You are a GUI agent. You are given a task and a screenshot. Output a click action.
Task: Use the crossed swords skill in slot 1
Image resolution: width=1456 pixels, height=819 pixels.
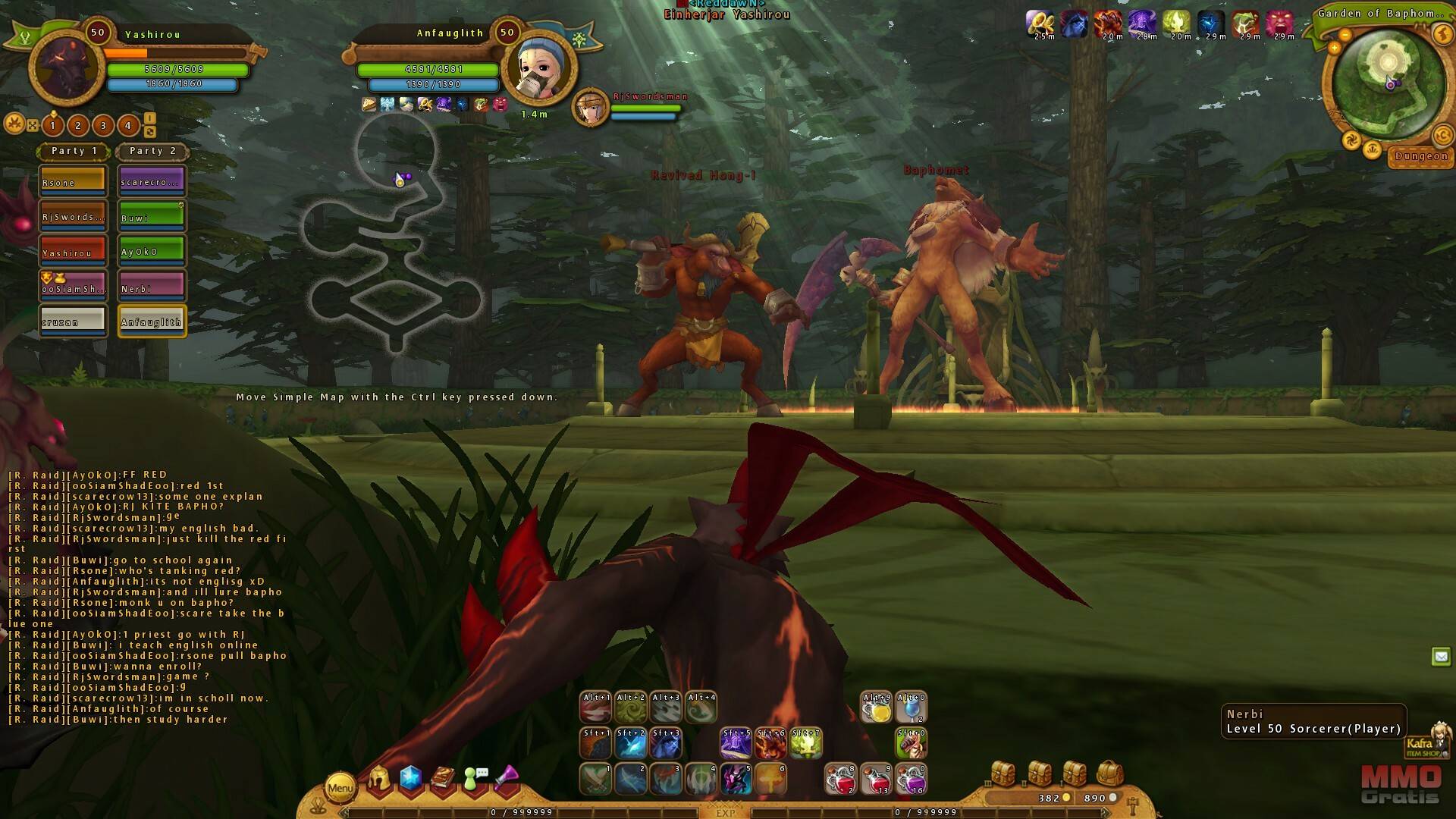click(595, 780)
